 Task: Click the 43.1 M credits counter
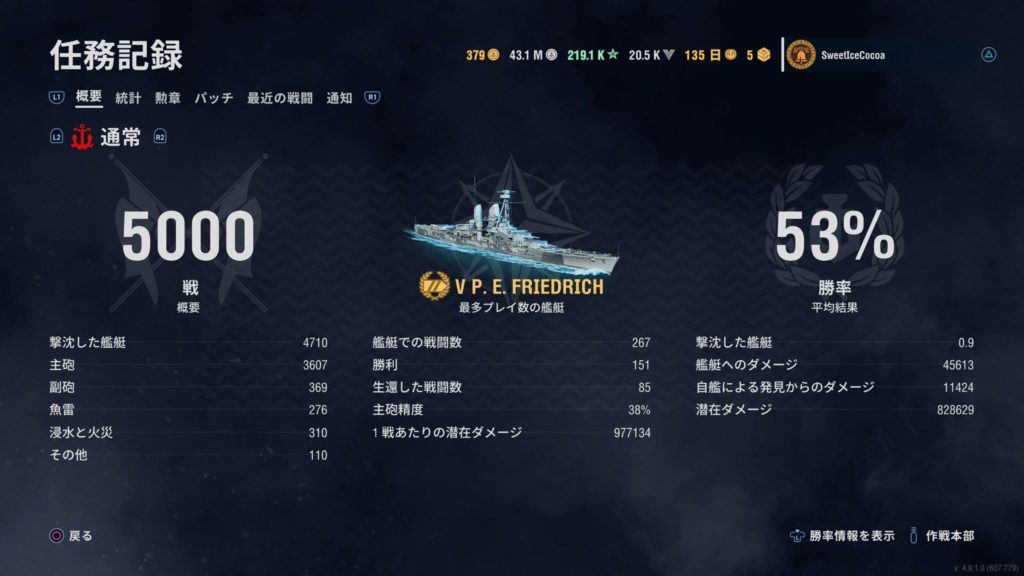point(532,55)
